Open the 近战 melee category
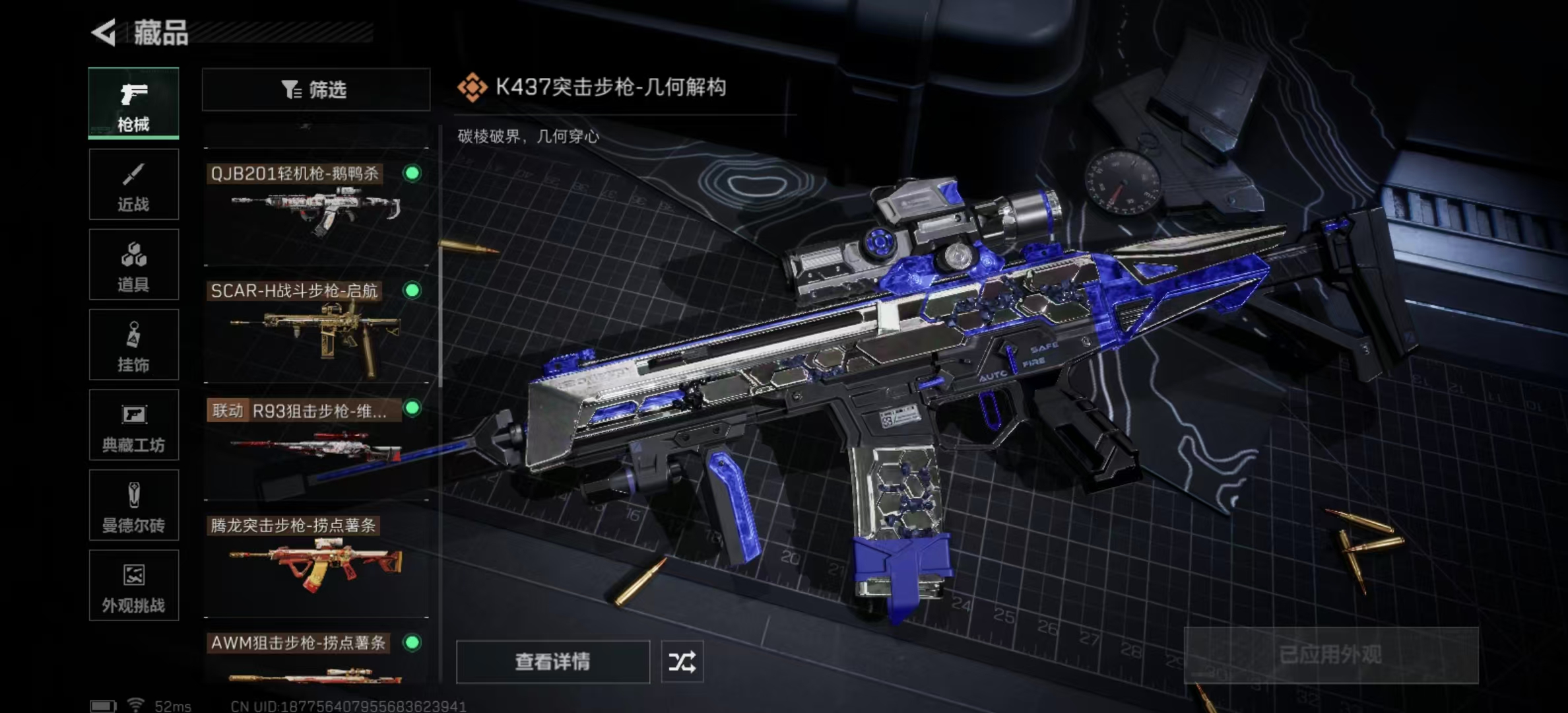 [133, 185]
